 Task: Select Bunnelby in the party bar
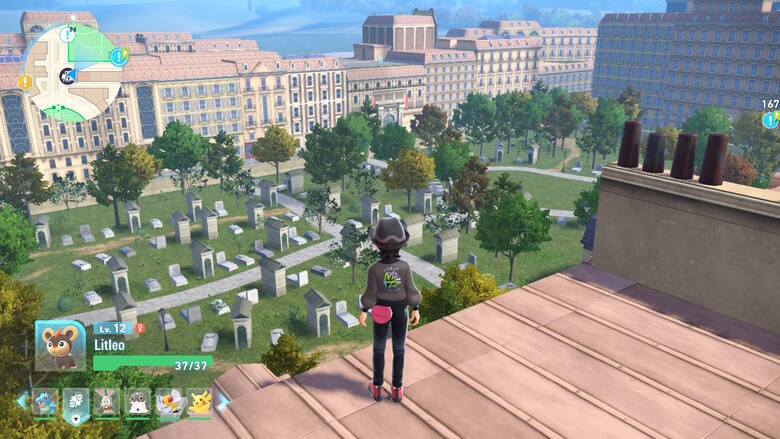(x=107, y=402)
